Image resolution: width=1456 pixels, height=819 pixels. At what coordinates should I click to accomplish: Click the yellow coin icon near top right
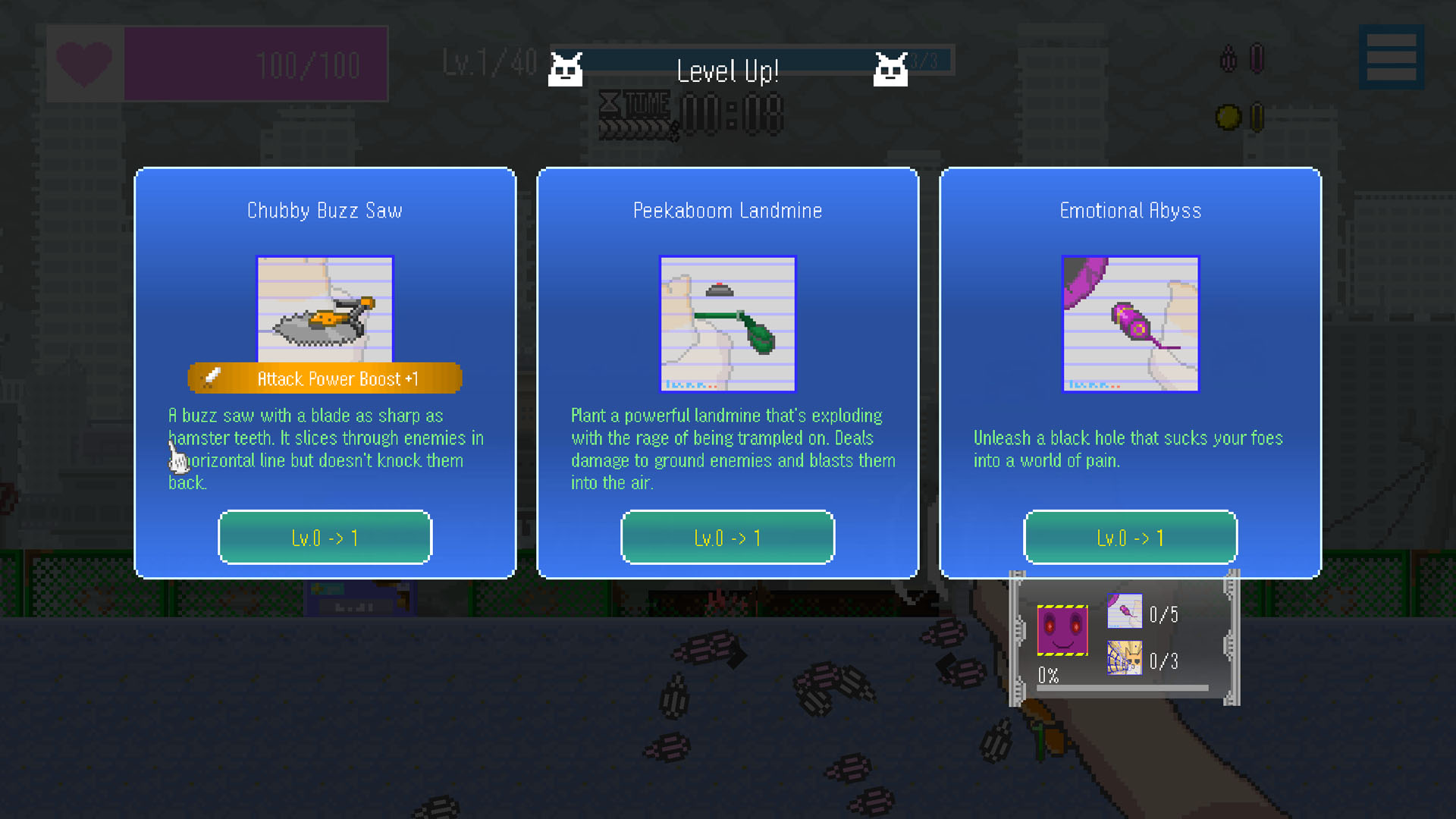[x=1226, y=115]
